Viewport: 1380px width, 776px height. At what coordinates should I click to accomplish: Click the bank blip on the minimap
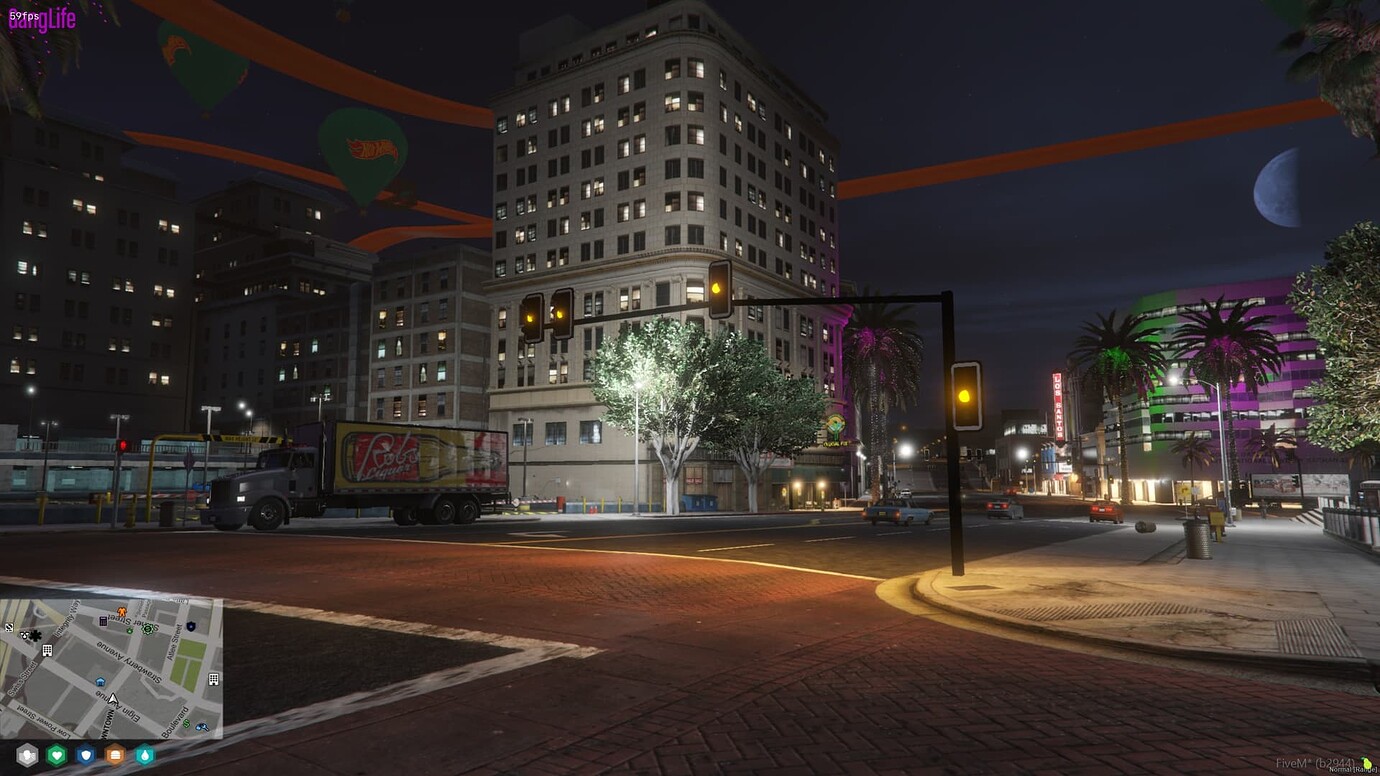pyautogui.click(x=103, y=621)
